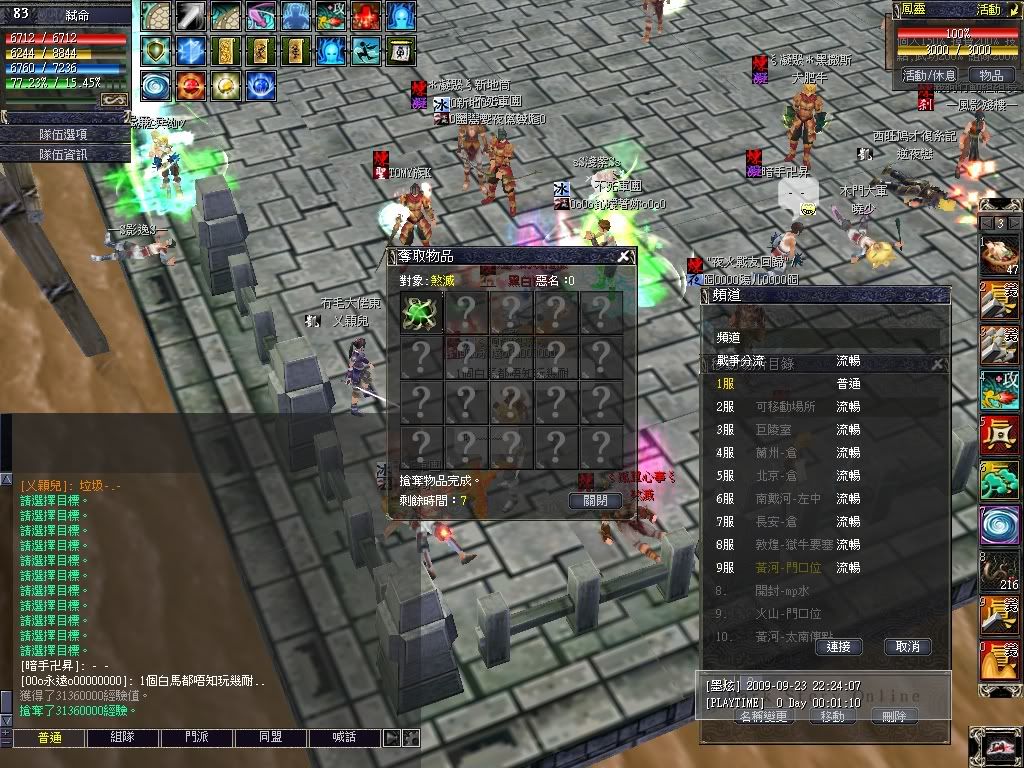This screenshot has width=1024, height=768.
Task: Open the 門派 chat tab
Action: pyautogui.click(x=197, y=738)
